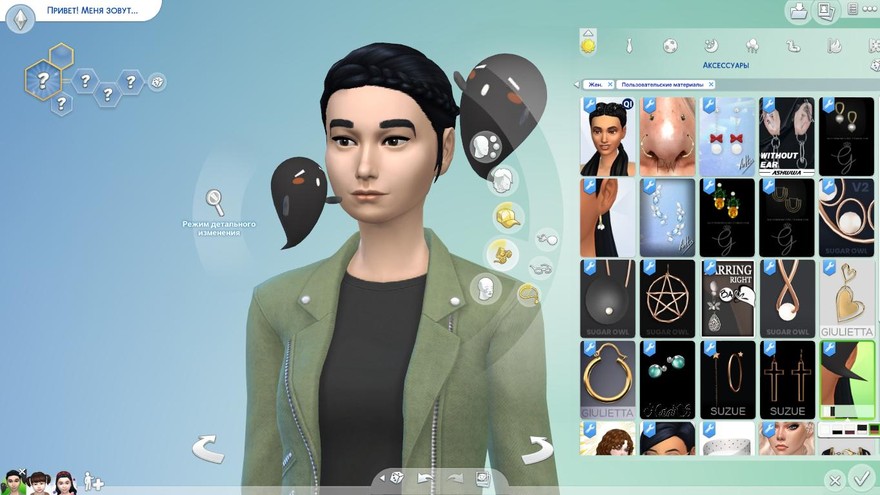Open the gallery photos button
Viewport: 880px width, 495px height.
tap(826, 11)
